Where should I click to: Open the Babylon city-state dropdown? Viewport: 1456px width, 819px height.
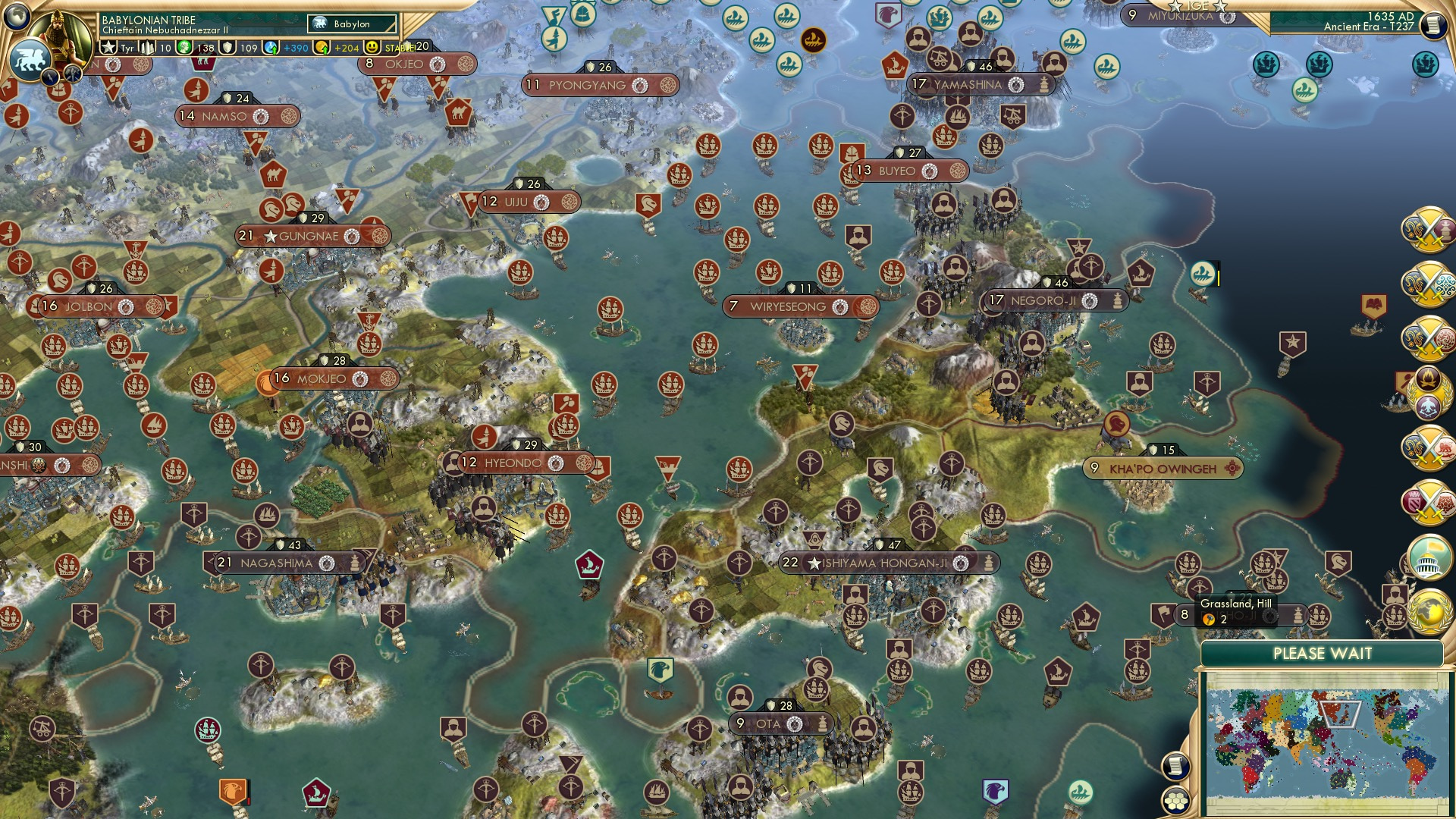click(353, 24)
